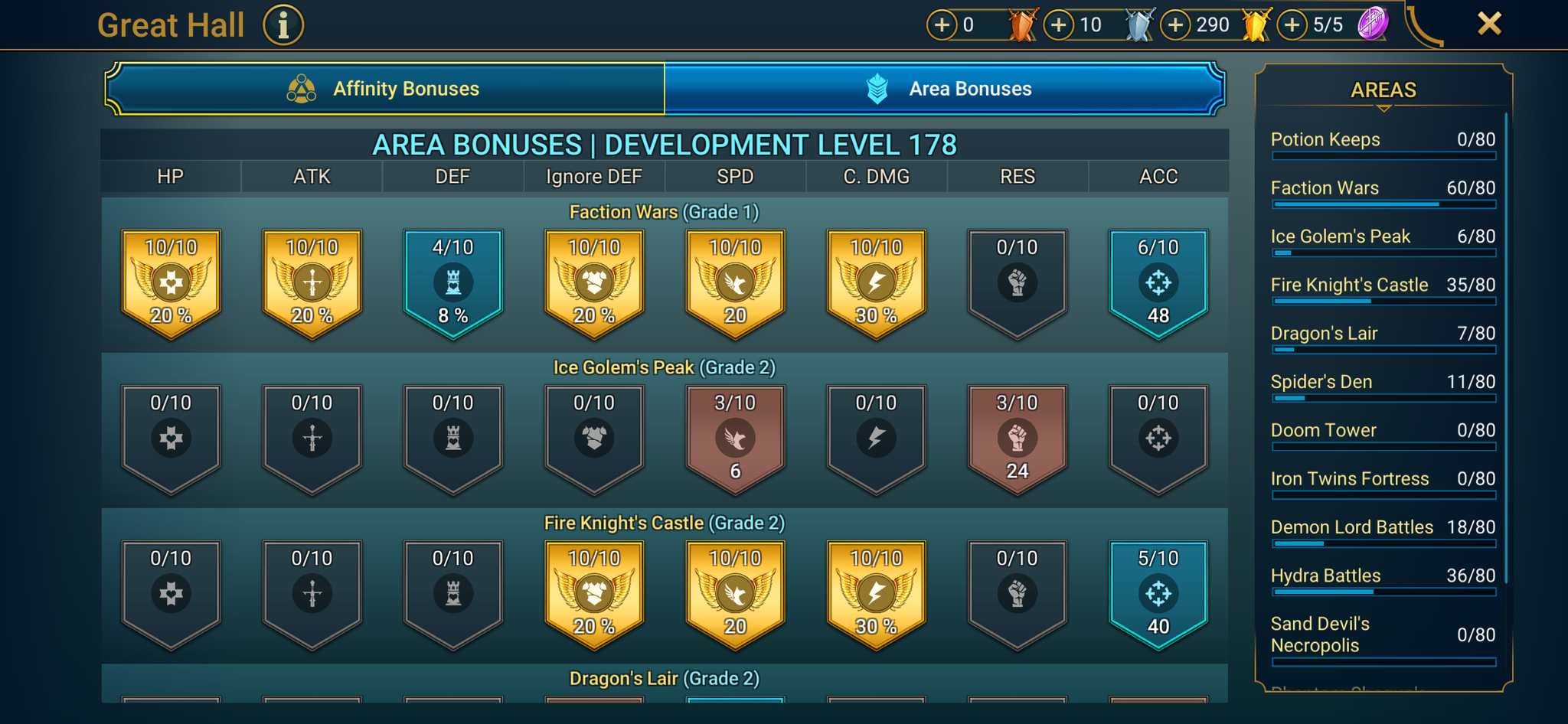Select the Fire Knight's Castle C. DMG medal
1568x724 pixels.
point(876,593)
